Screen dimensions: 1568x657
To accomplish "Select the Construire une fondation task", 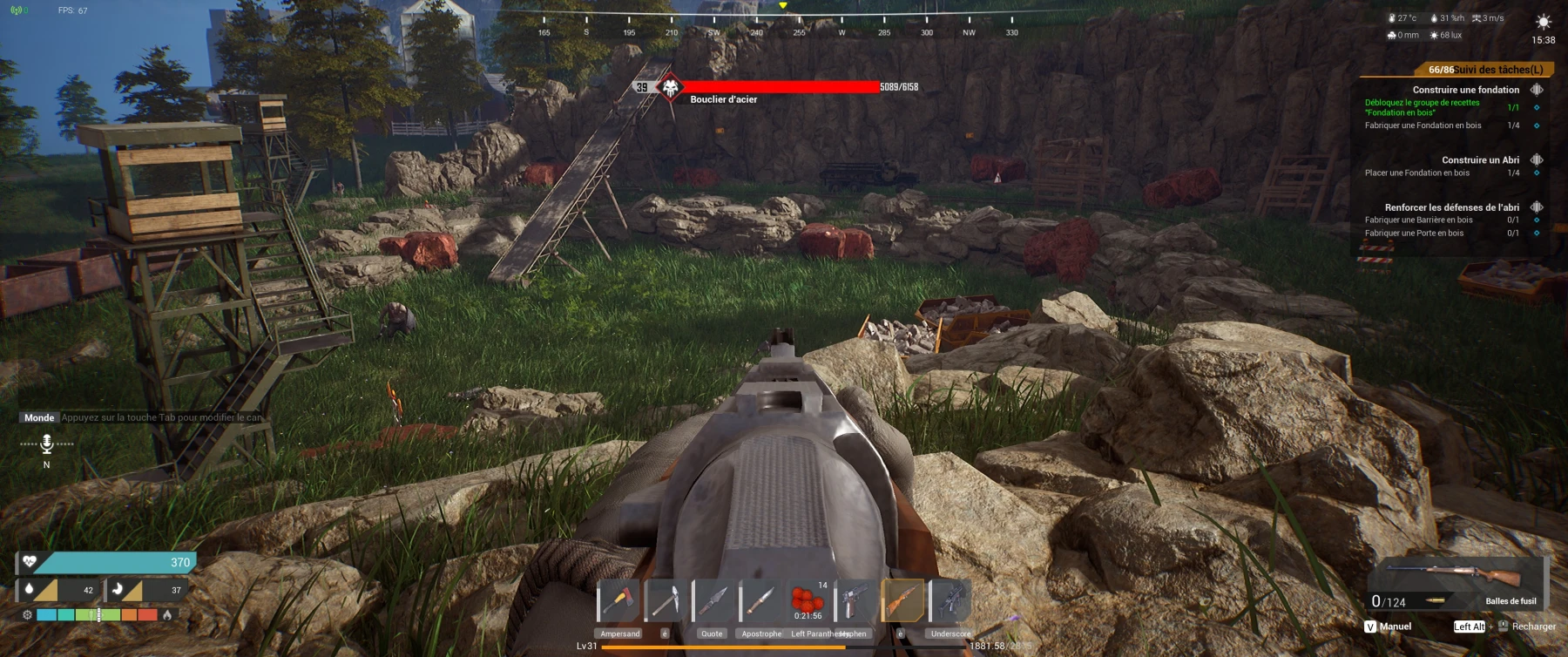I will (x=1465, y=90).
